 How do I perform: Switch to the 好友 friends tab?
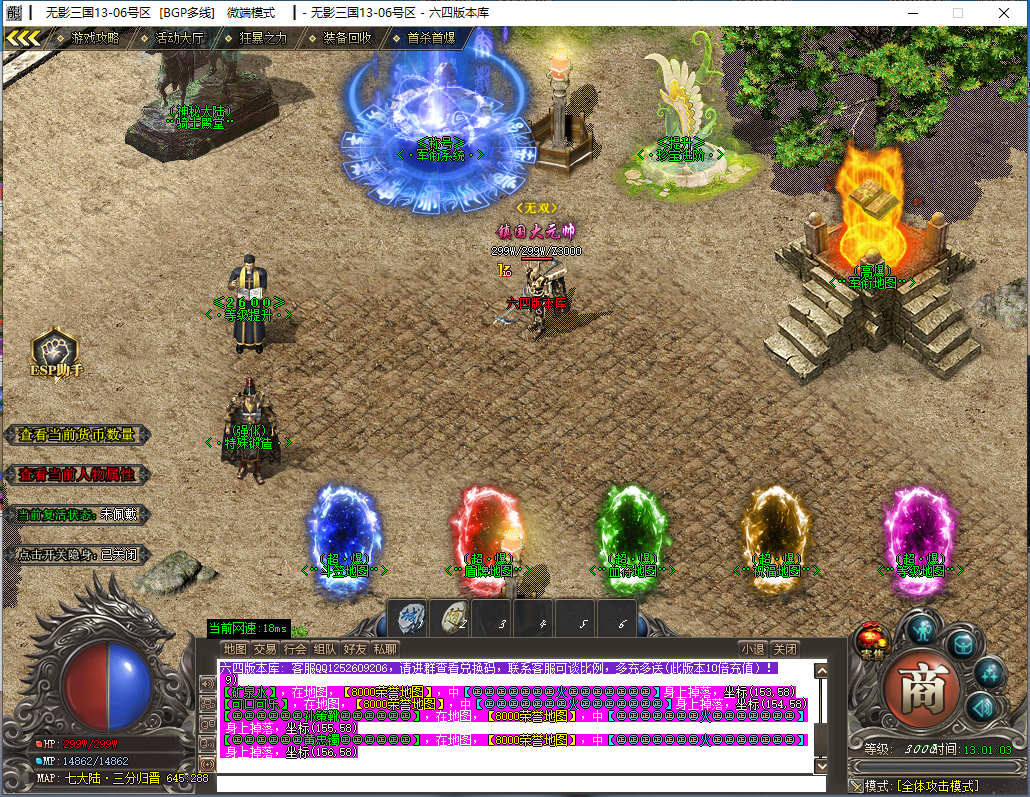point(355,649)
